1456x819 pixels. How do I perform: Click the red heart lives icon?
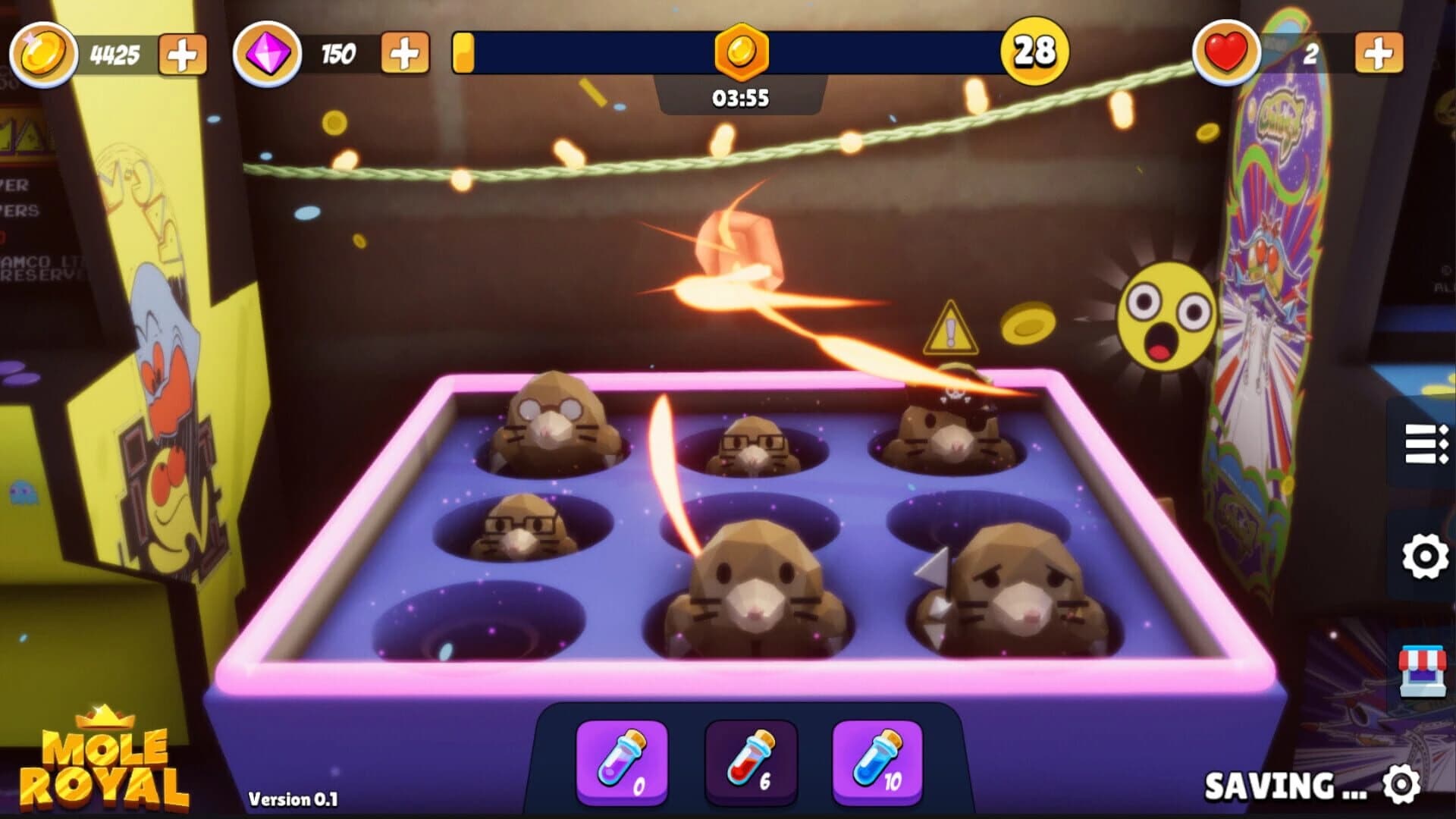[1228, 53]
